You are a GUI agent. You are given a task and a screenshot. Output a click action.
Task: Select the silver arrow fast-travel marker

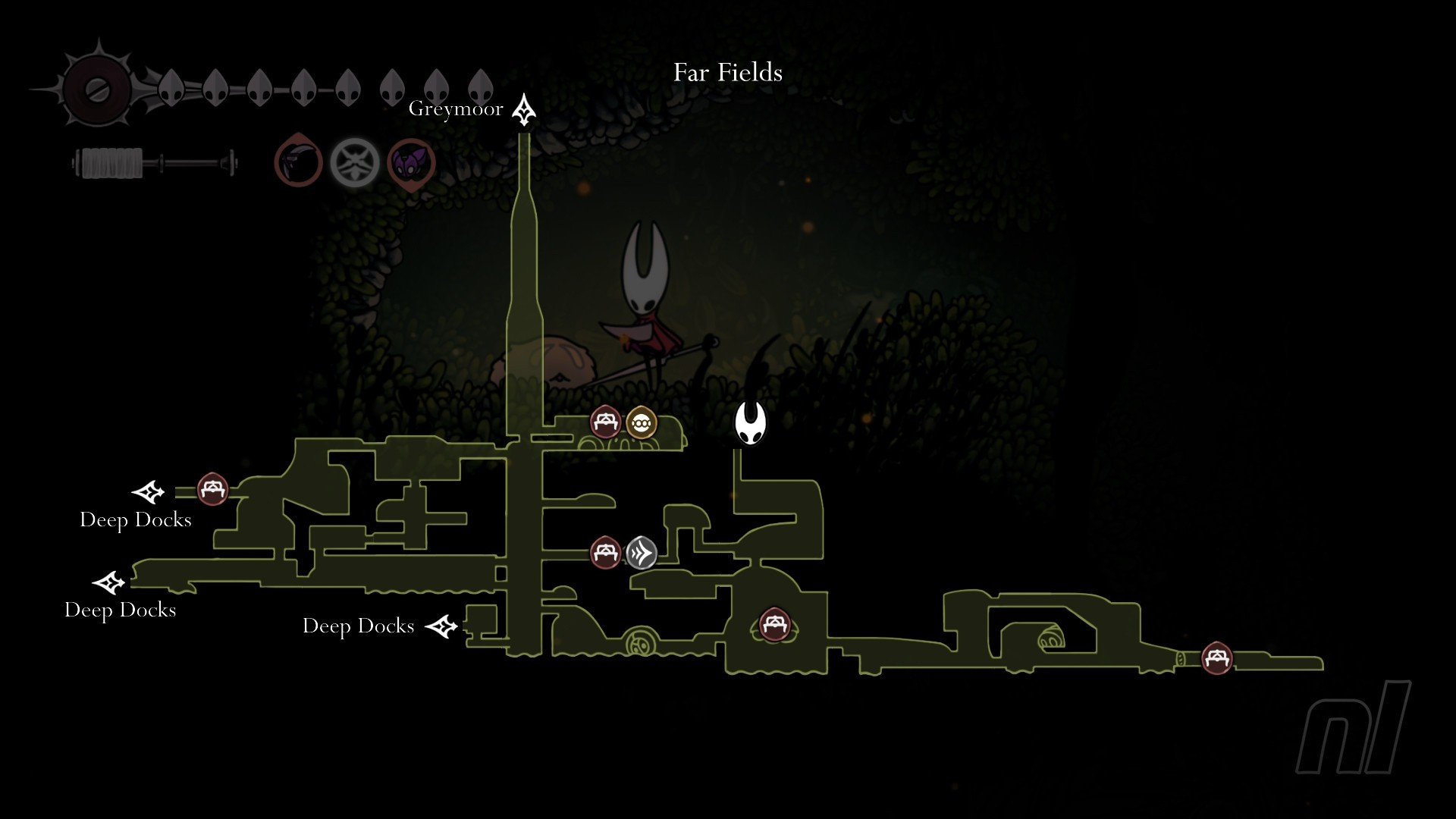[x=641, y=553]
